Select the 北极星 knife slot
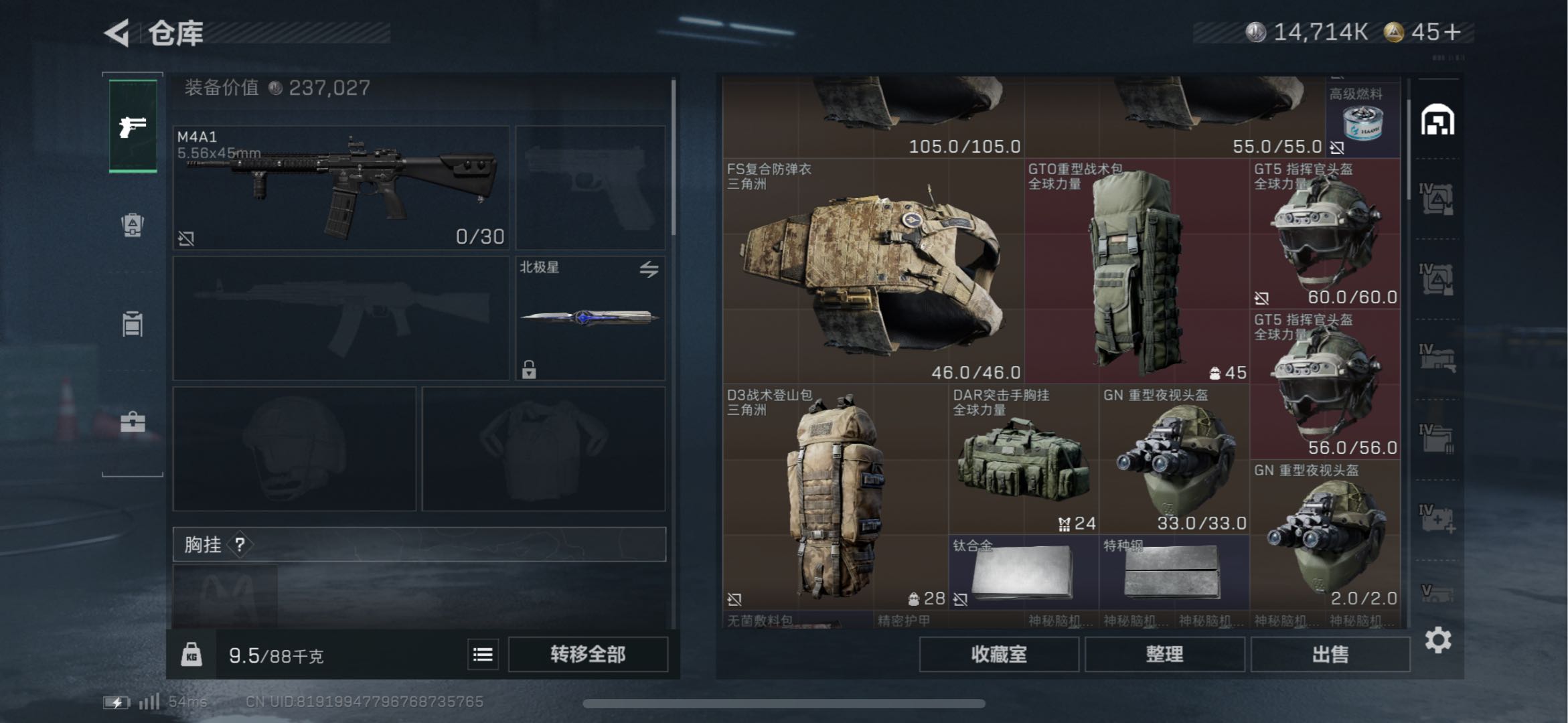1568x723 pixels. (x=590, y=318)
